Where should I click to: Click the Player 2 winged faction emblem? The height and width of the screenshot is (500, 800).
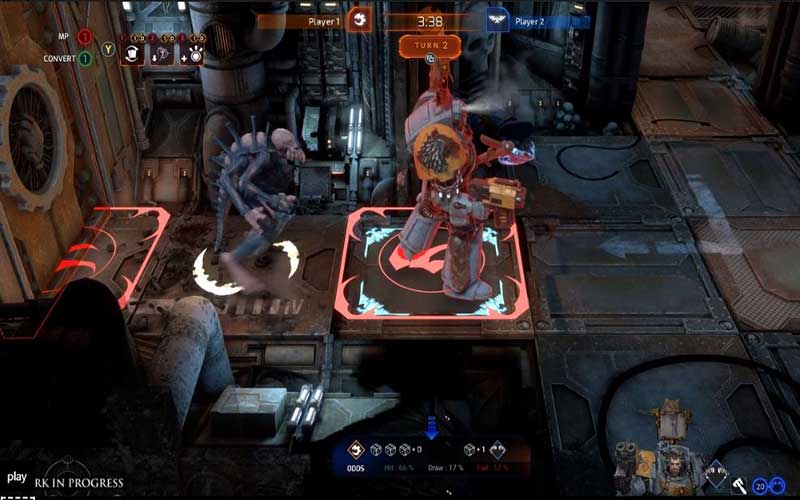pyautogui.click(x=497, y=20)
